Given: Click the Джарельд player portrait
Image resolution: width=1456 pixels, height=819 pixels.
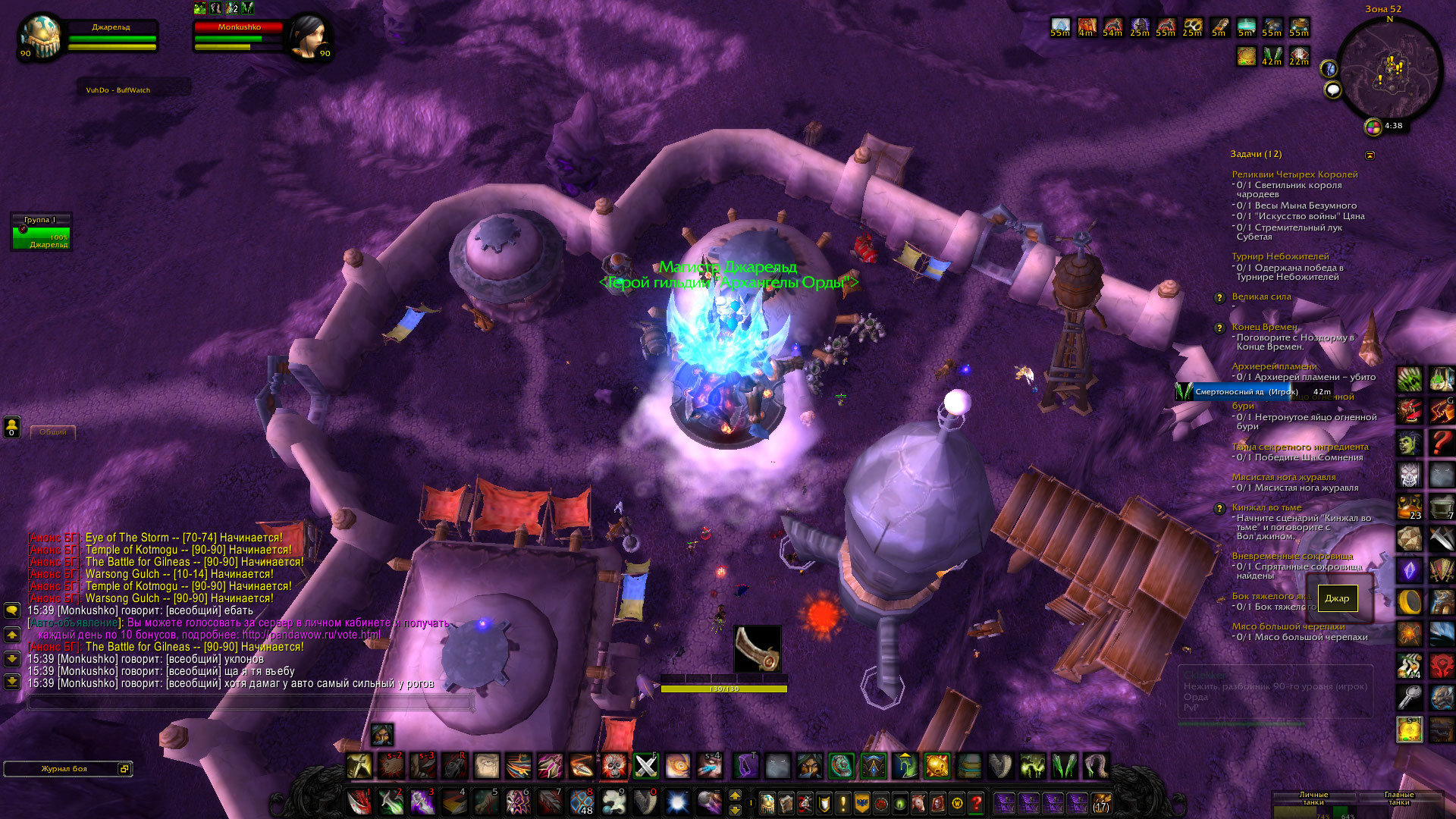Looking at the screenshot, I should [x=42, y=36].
